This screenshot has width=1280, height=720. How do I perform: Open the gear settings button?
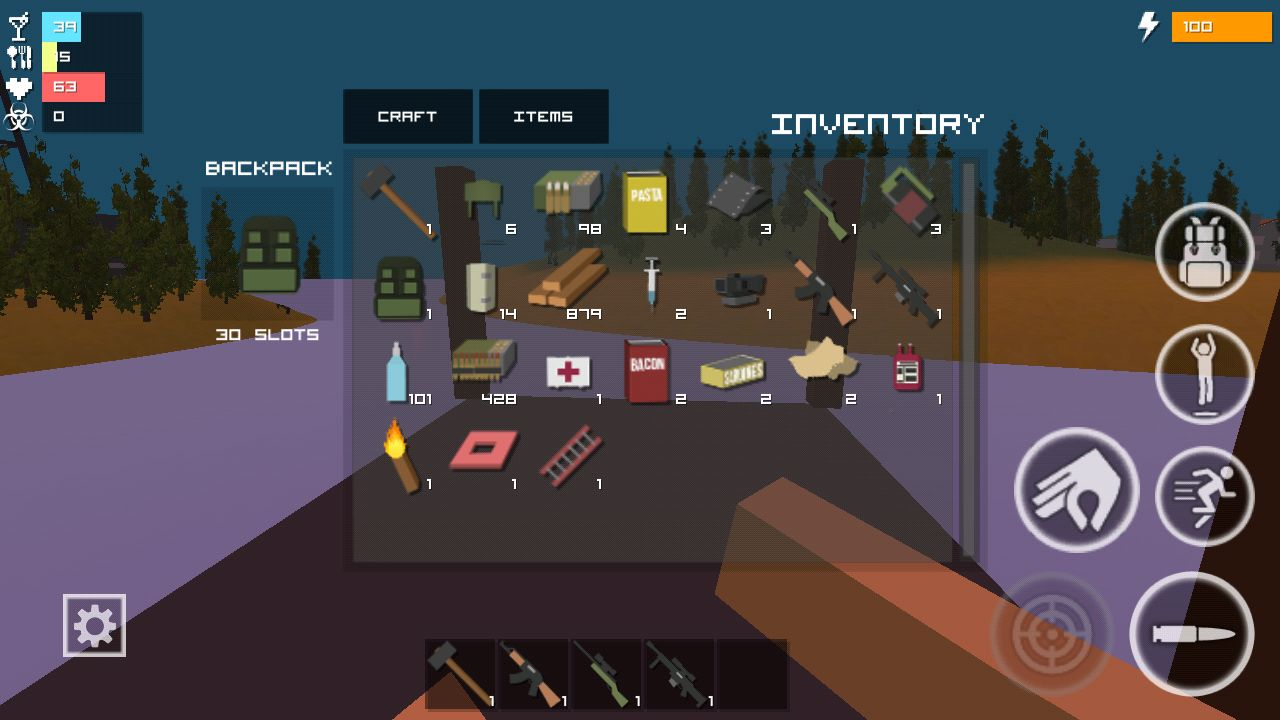coord(94,626)
